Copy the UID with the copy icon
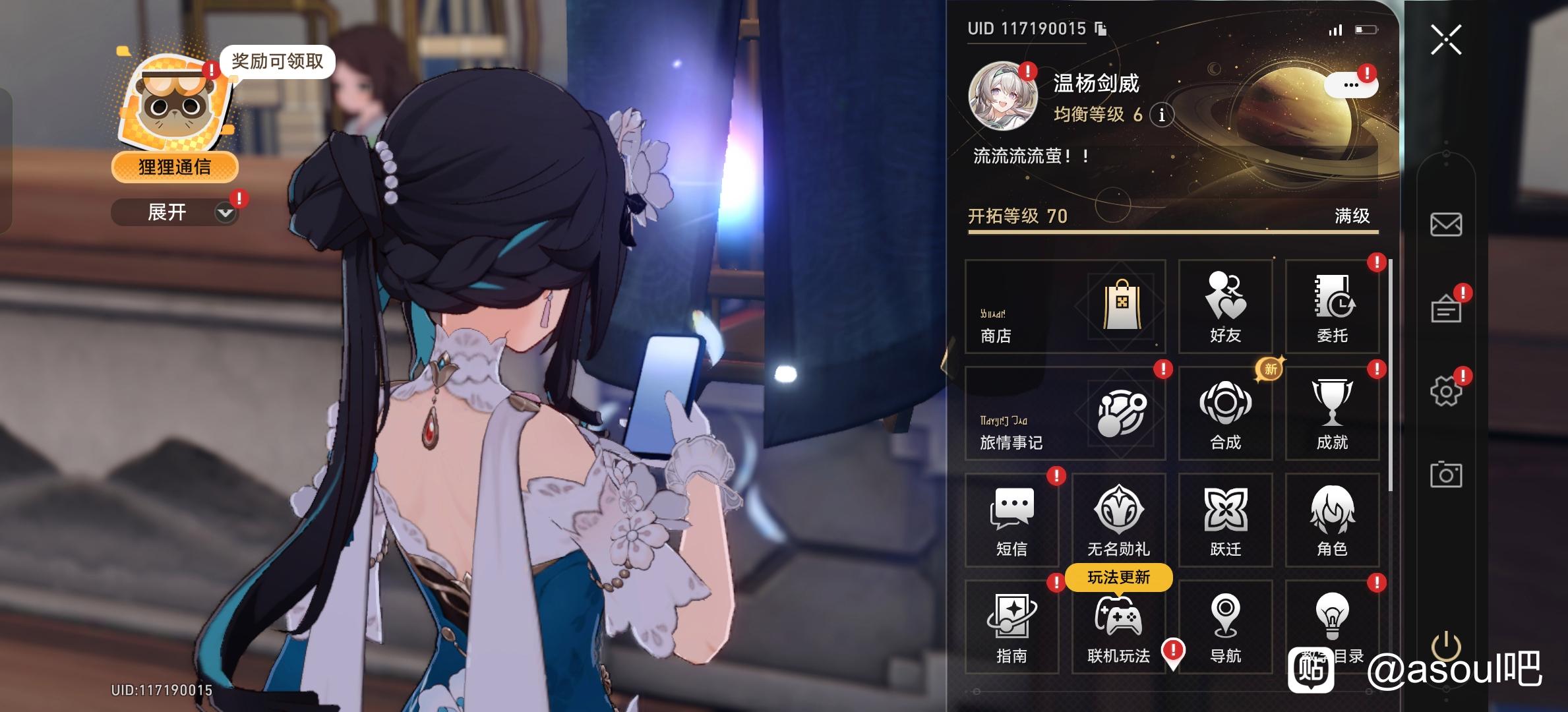1568x712 pixels. click(x=1101, y=28)
